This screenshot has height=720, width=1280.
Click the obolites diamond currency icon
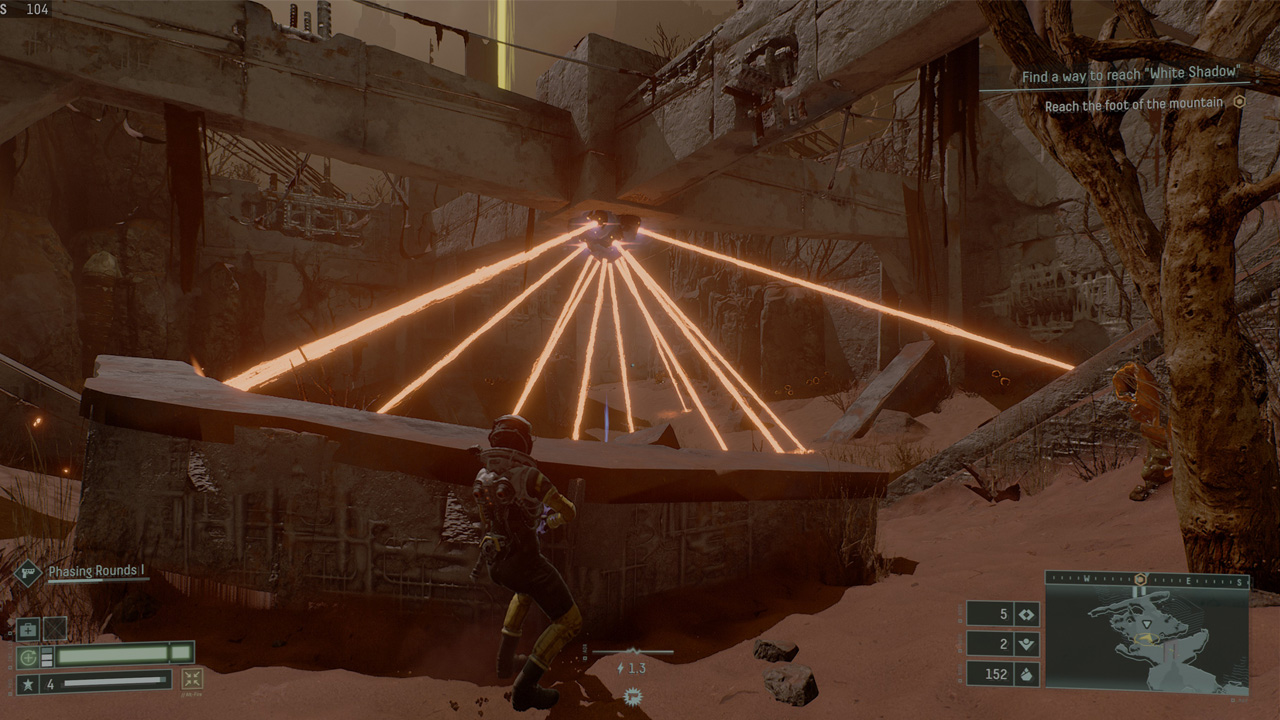(x=1025, y=613)
